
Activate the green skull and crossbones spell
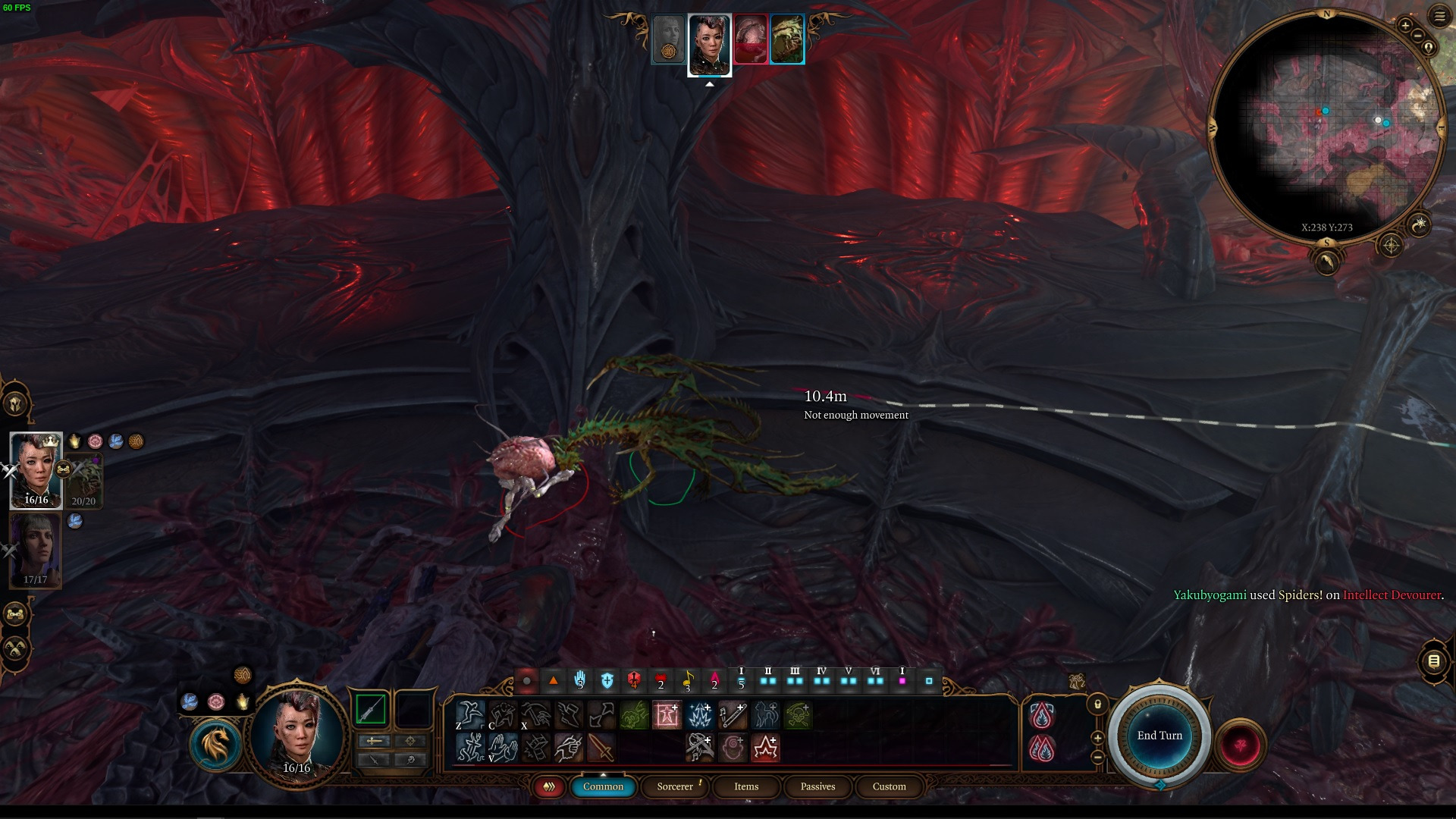[798, 715]
